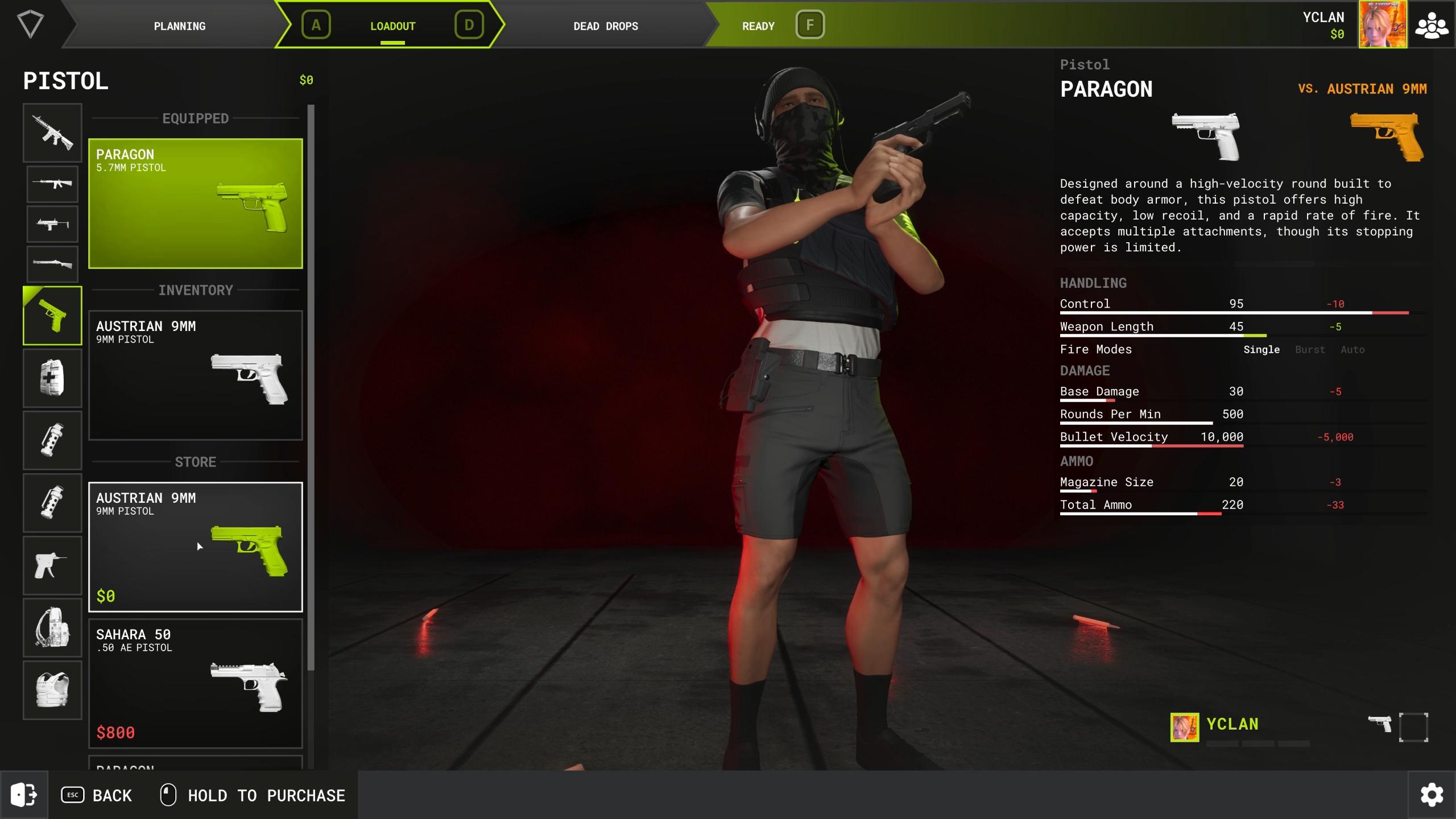The height and width of the screenshot is (819, 1456).
Task: Open the assault rifle category
Action: coord(52,133)
